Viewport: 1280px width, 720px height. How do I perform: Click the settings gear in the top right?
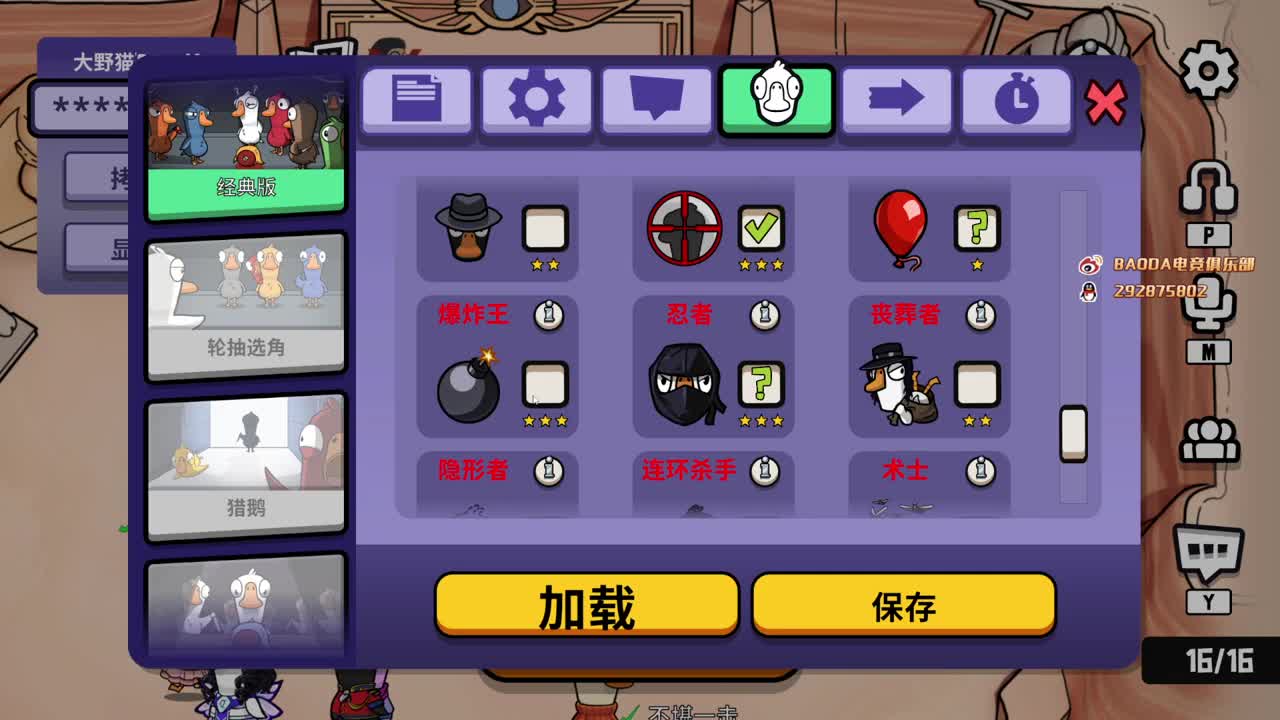[x=1208, y=68]
